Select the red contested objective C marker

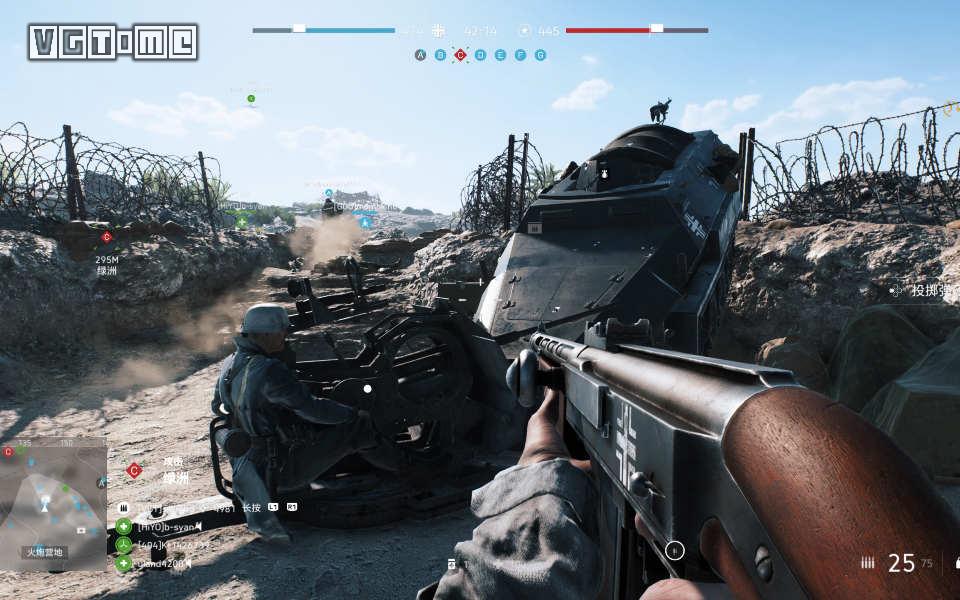(461, 55)
